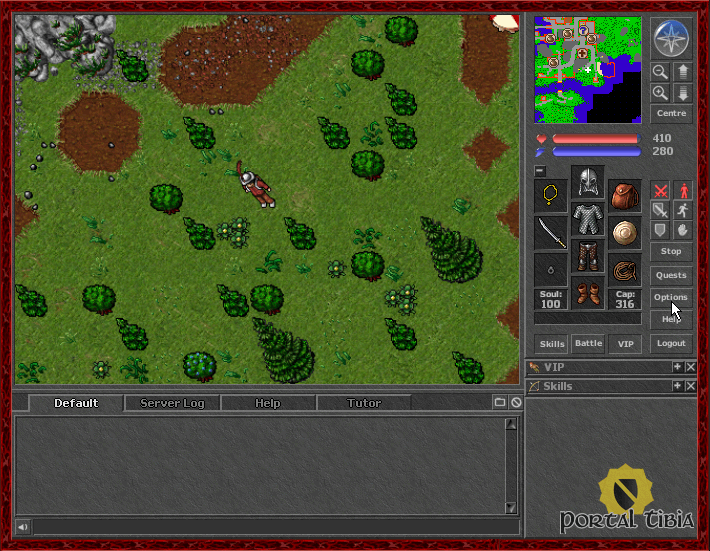The width and height of the screenshot is (710, 551).
Task: Centre the minimap view
Action: (x=670, y=115)
